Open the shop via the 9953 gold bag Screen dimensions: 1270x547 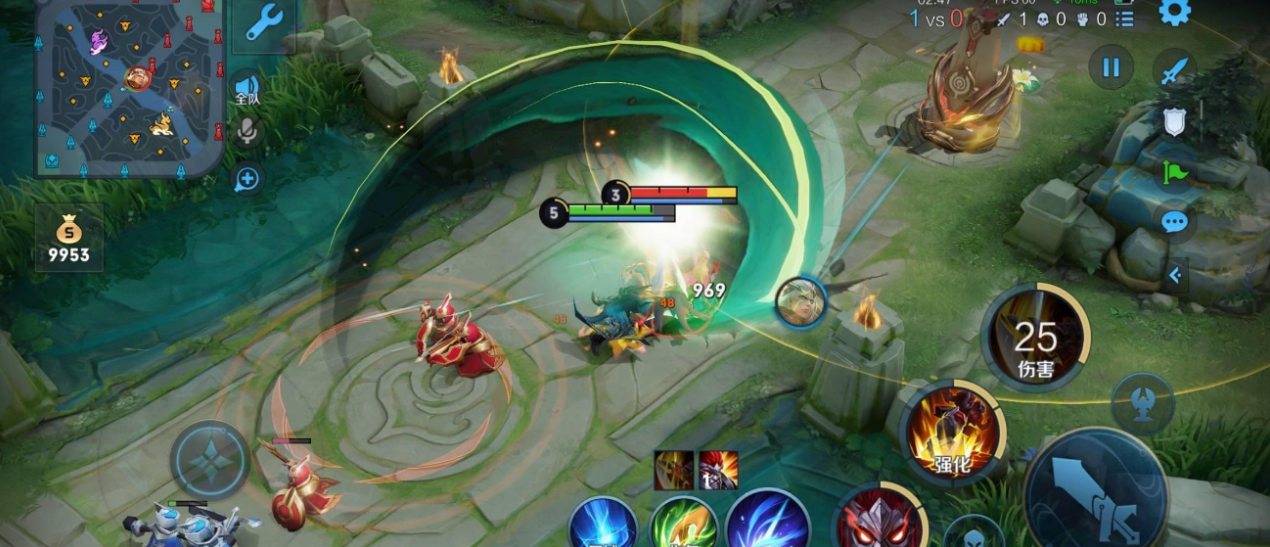click(68, 239)
